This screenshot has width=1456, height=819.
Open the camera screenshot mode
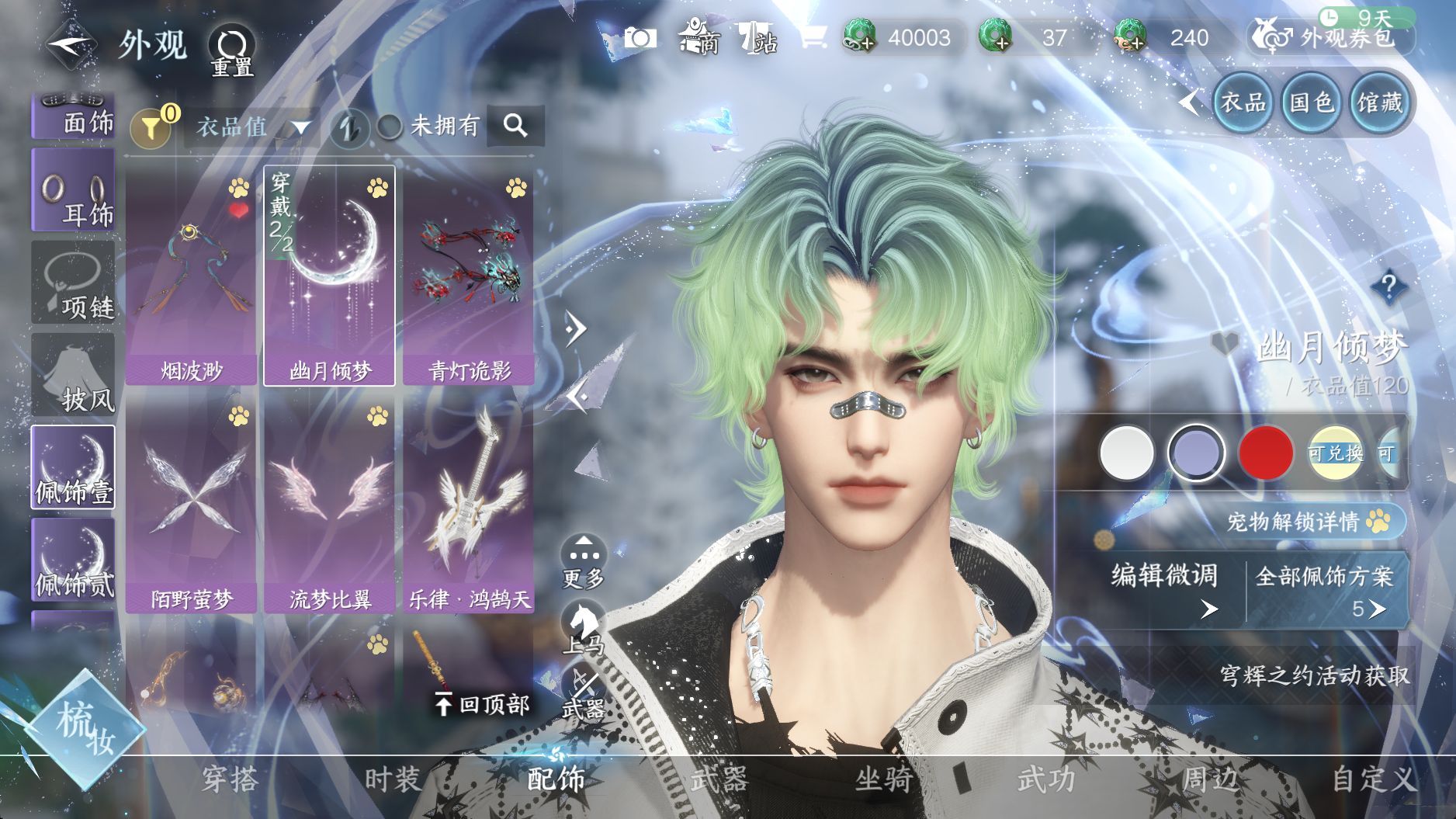[640, 37]
